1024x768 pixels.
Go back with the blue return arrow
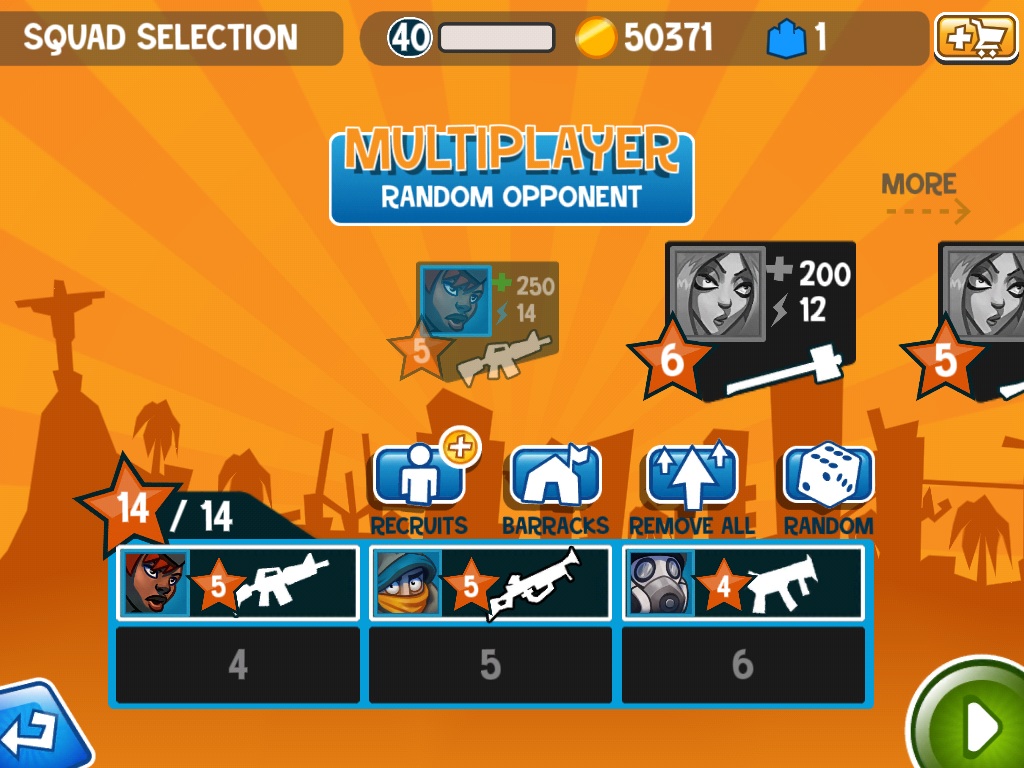tap(40, 728)
